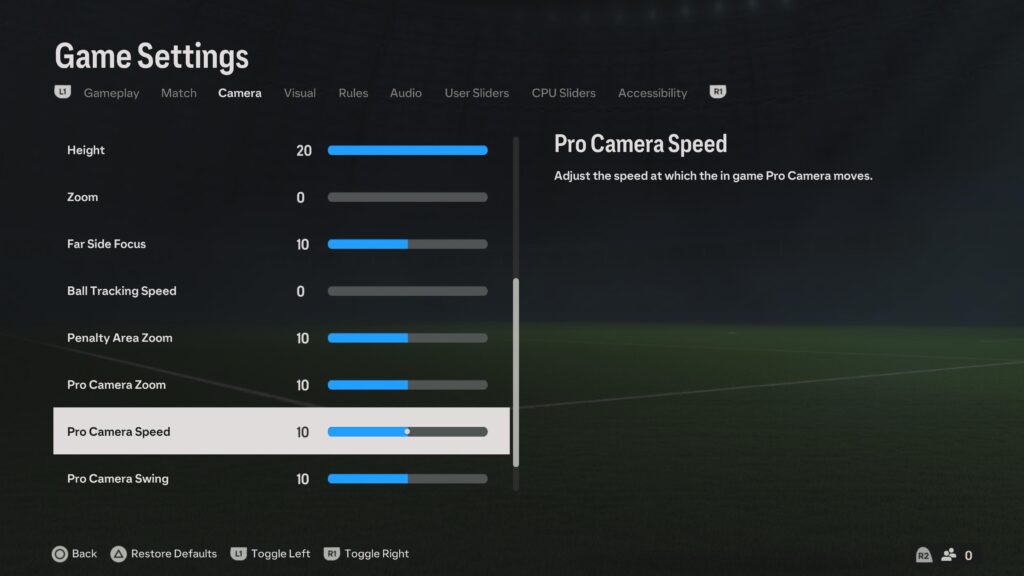
Task: Open the CPU Sliders tab
Action: click(x=563, y=93)
